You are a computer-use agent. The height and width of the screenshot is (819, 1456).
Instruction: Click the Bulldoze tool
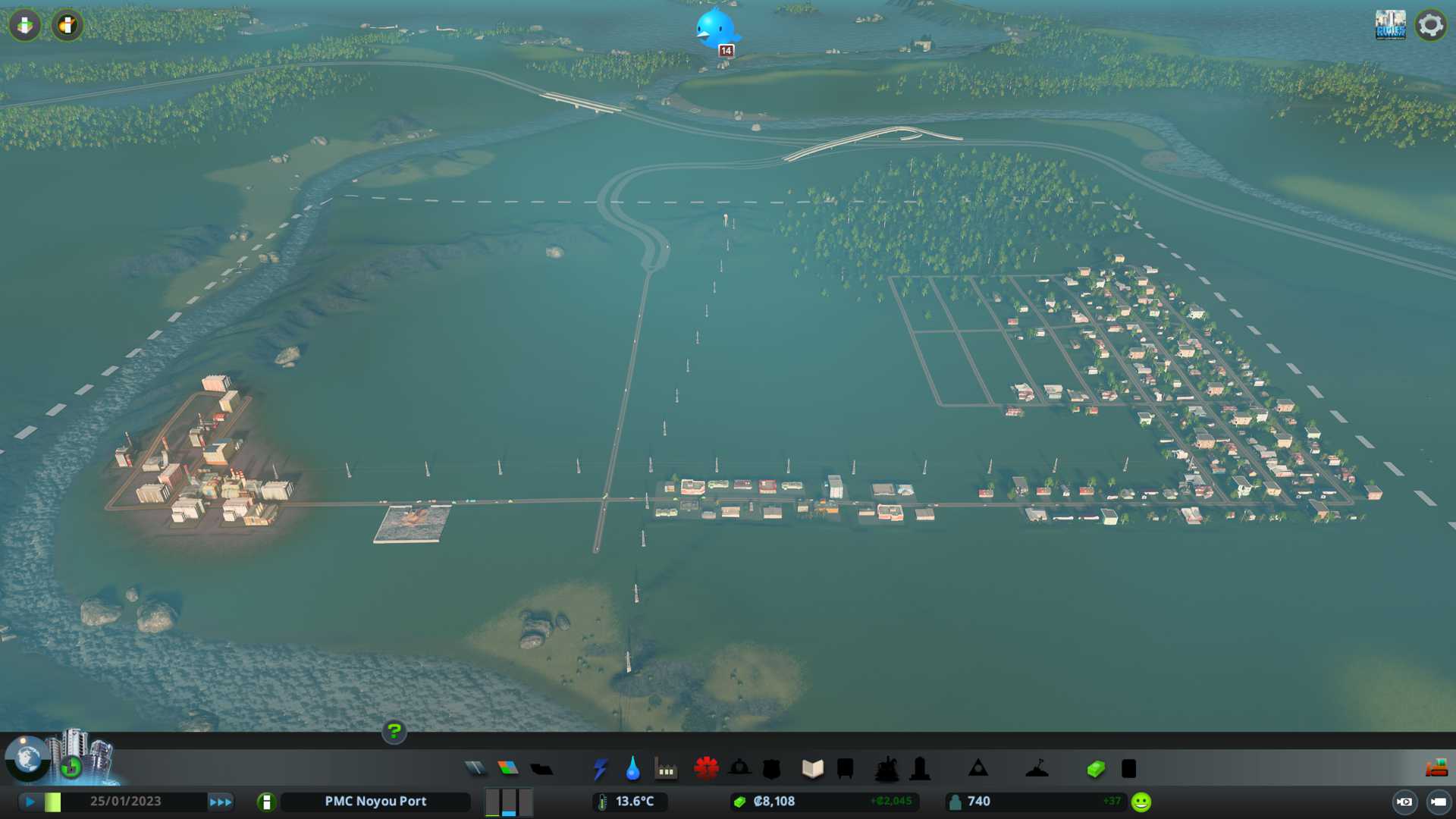click(x=1436, y=769)
